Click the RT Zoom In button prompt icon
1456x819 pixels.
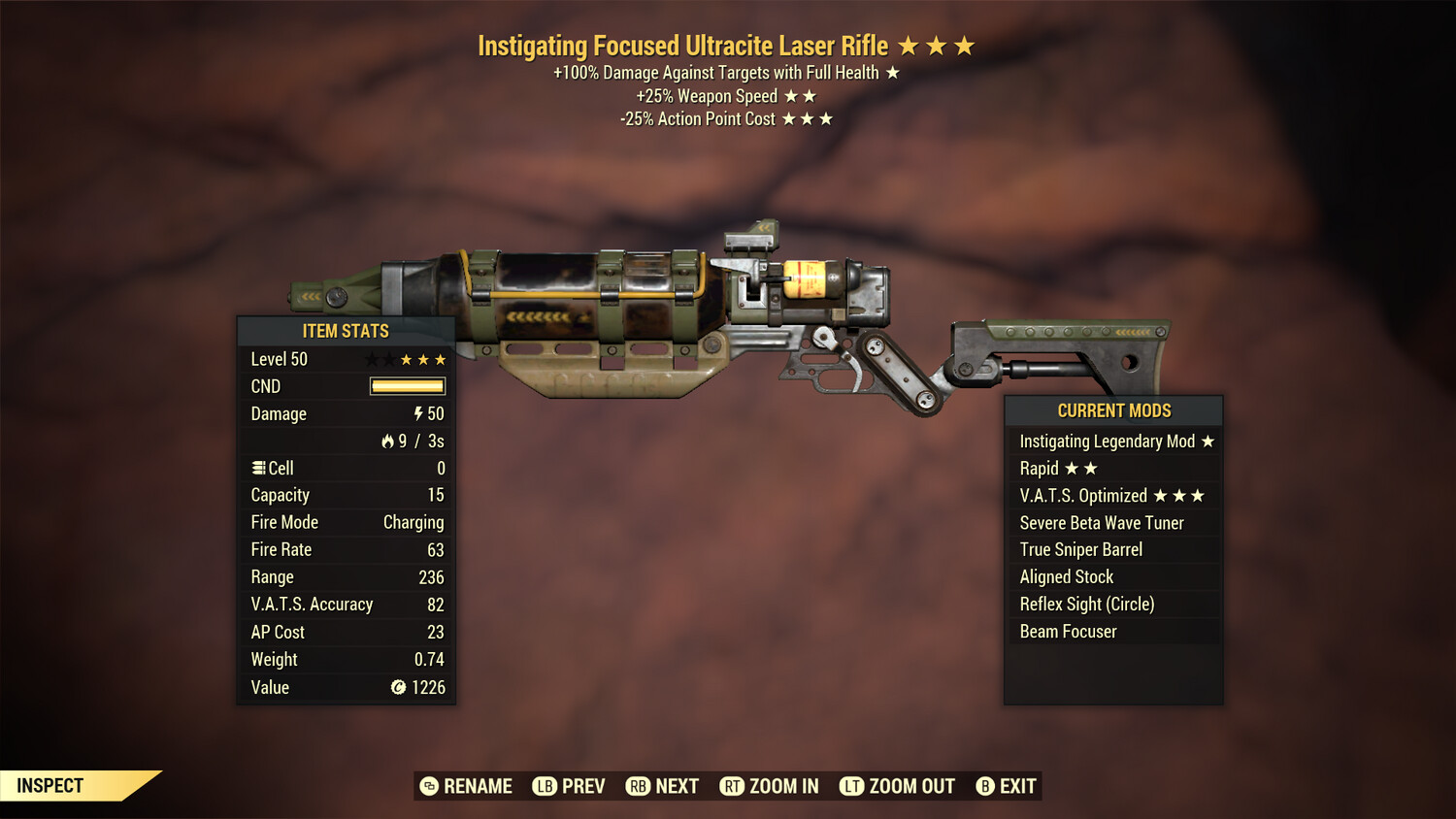[733, 786]
